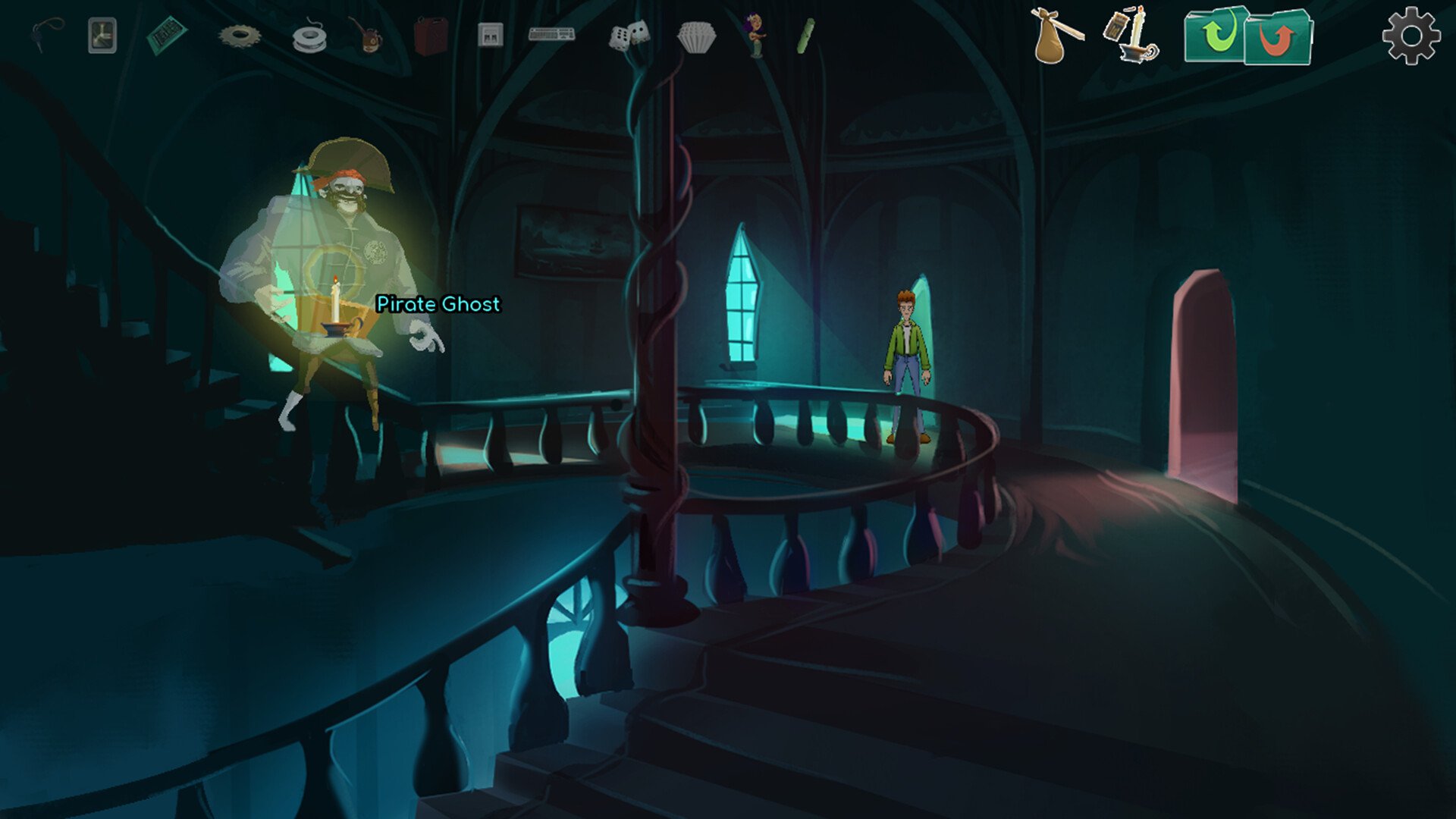Pick the radiation fan switch plate item

coord(102,36)
